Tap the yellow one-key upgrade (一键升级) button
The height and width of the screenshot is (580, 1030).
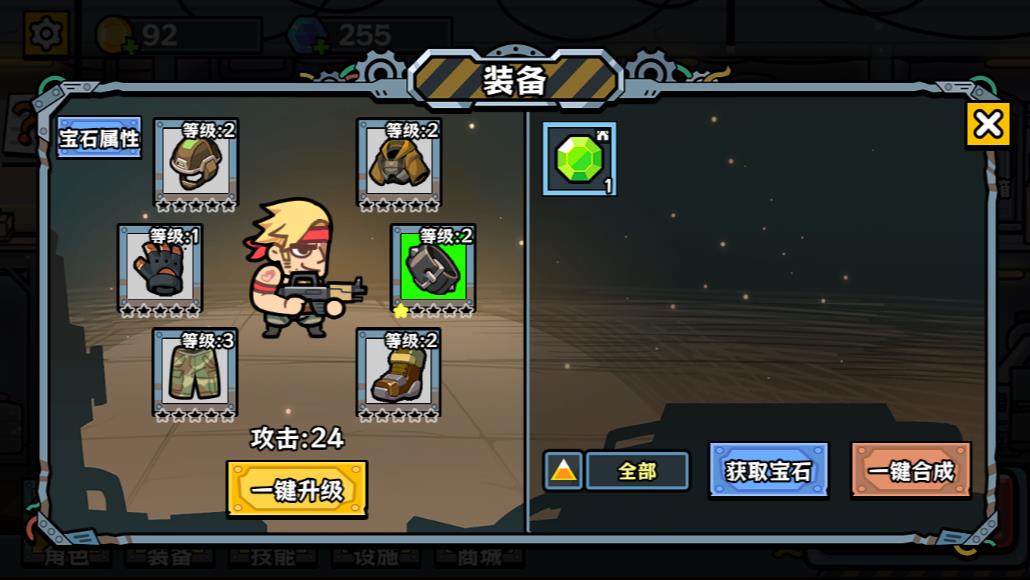297,489
